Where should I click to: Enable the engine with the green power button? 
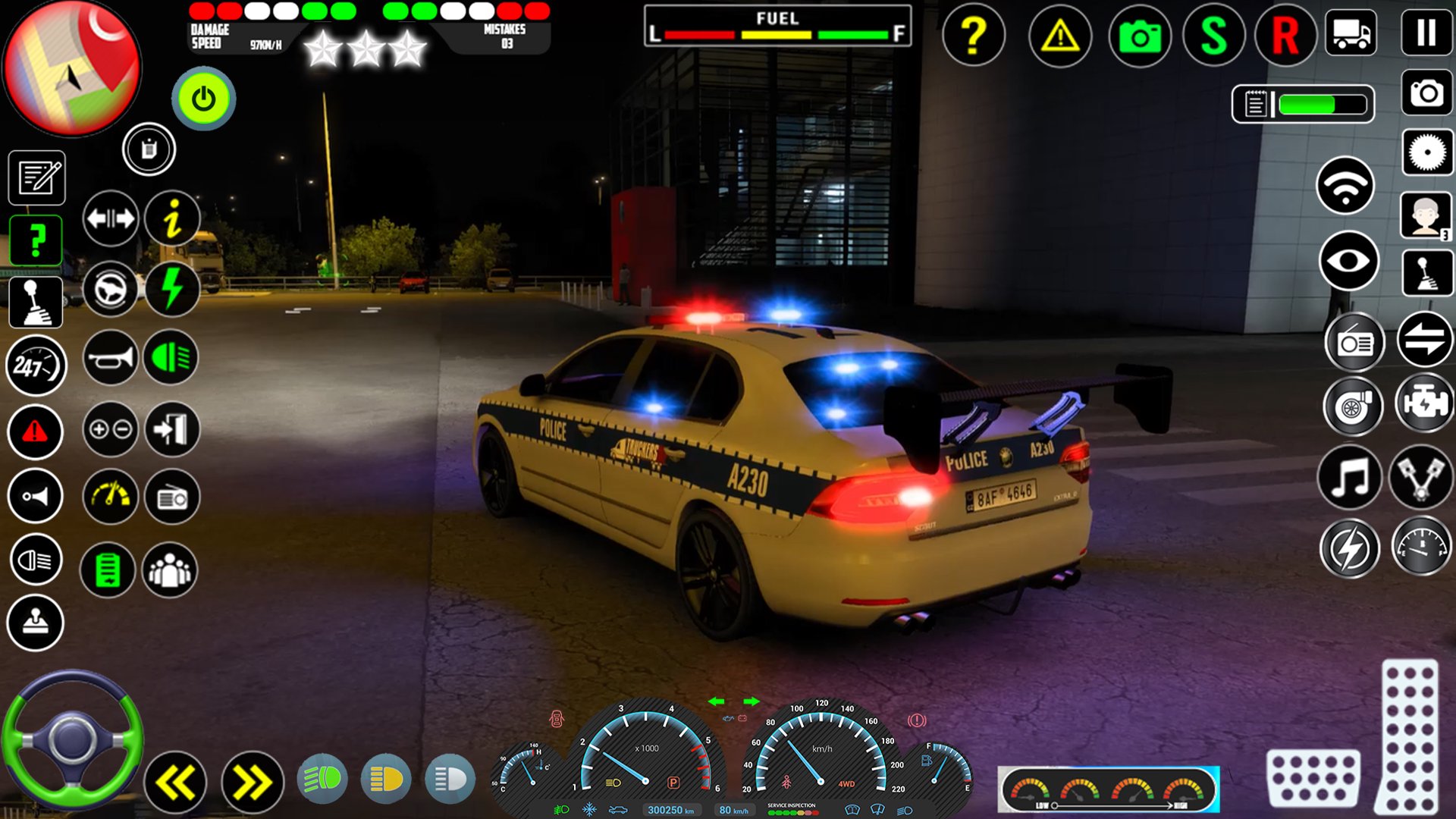202,97
